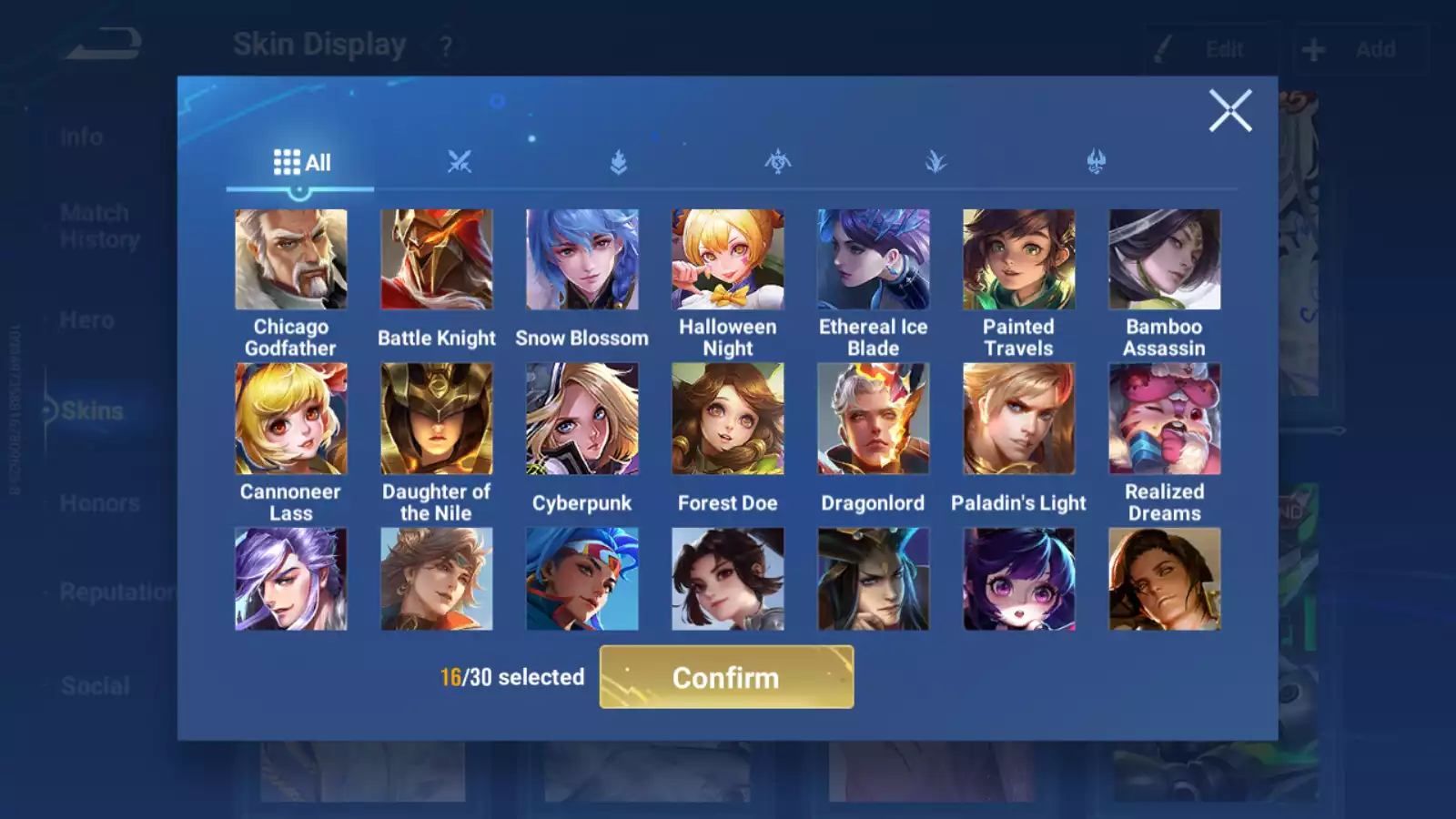Open the demon head role filter tab
The height and width of the screenshot is (819, 1456).
(1097, 162)
